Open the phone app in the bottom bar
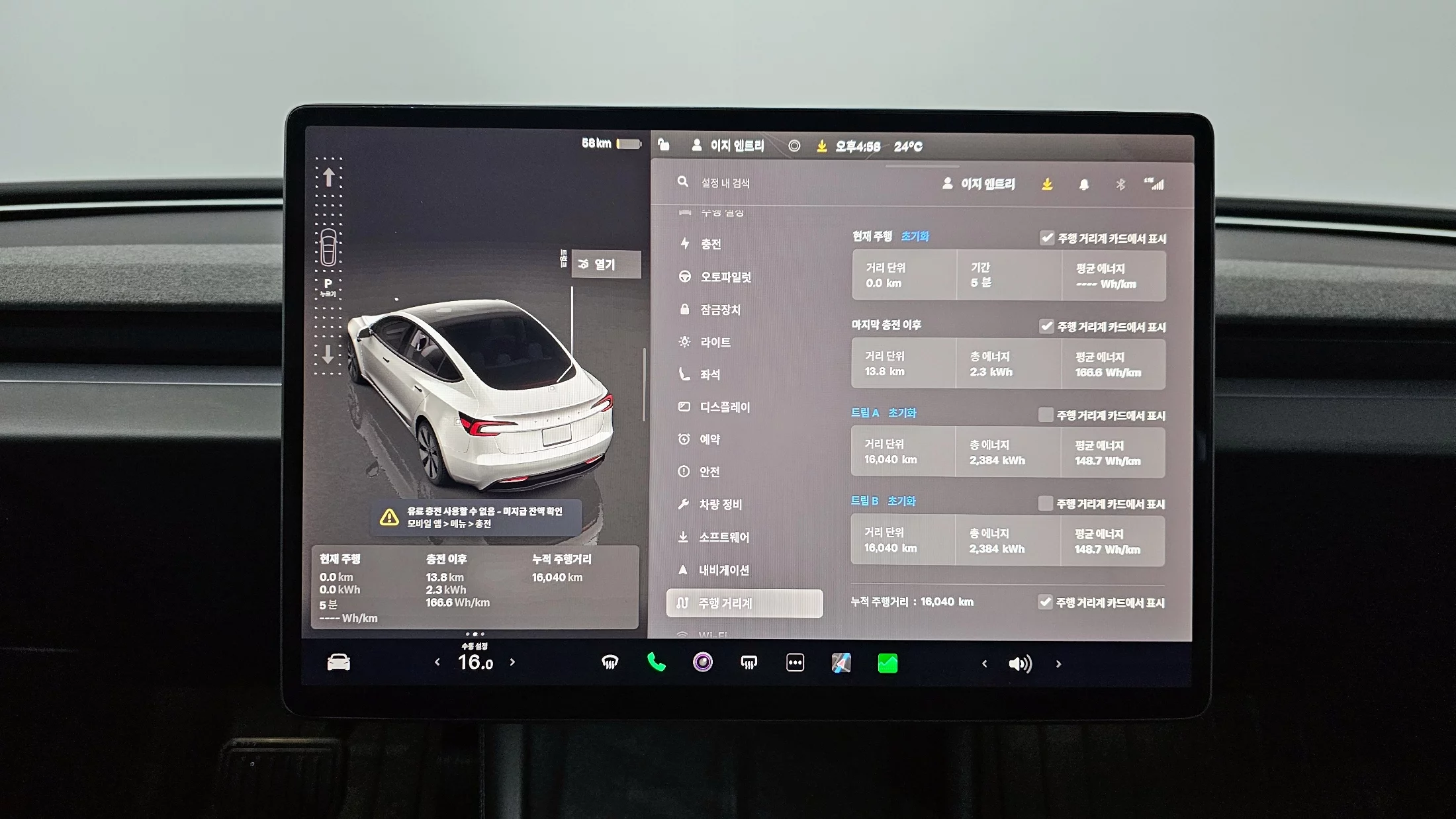 click(656, 662)
